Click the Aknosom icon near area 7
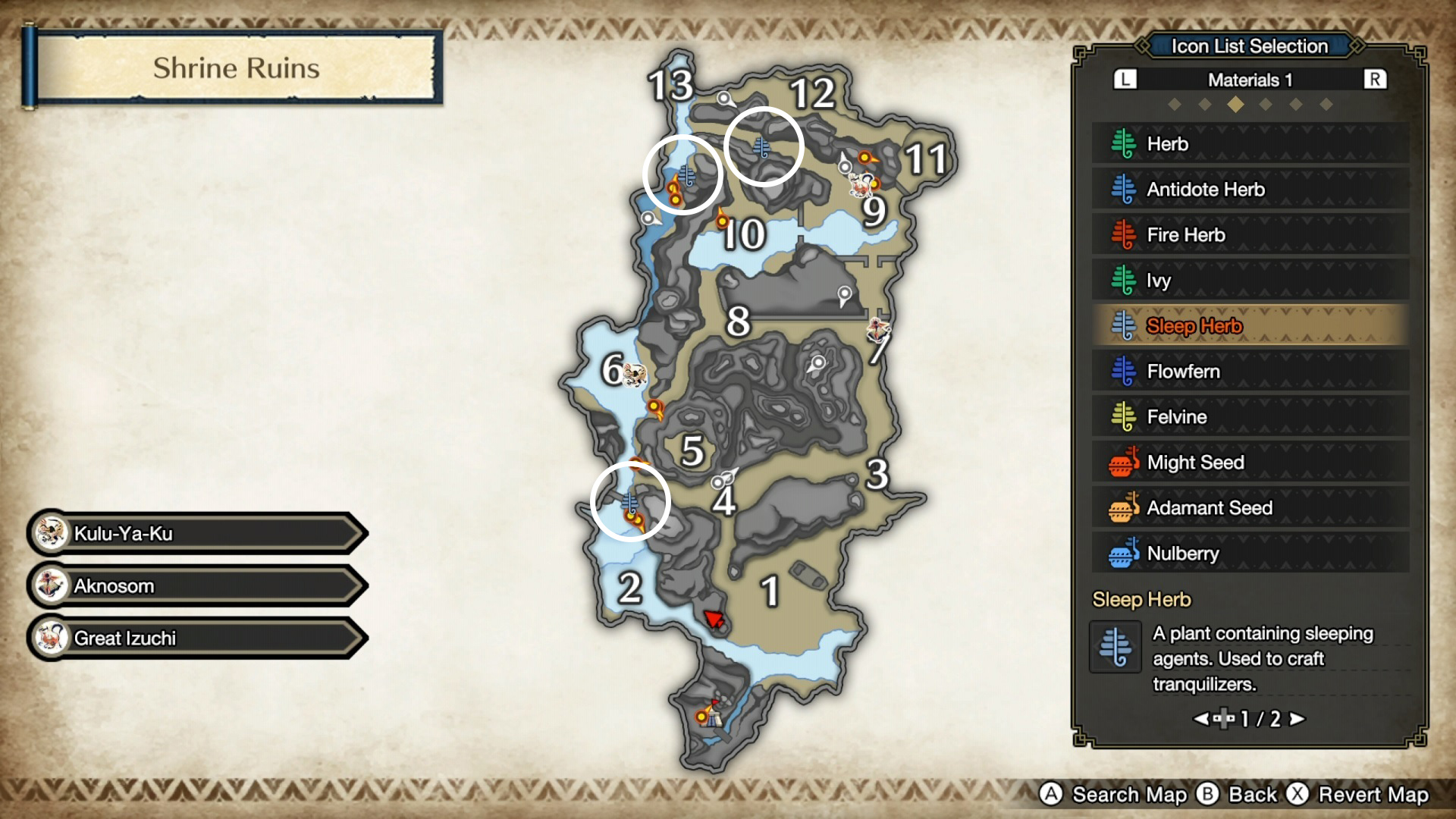Screen dimensions: 1456x819 click(878, 329)
